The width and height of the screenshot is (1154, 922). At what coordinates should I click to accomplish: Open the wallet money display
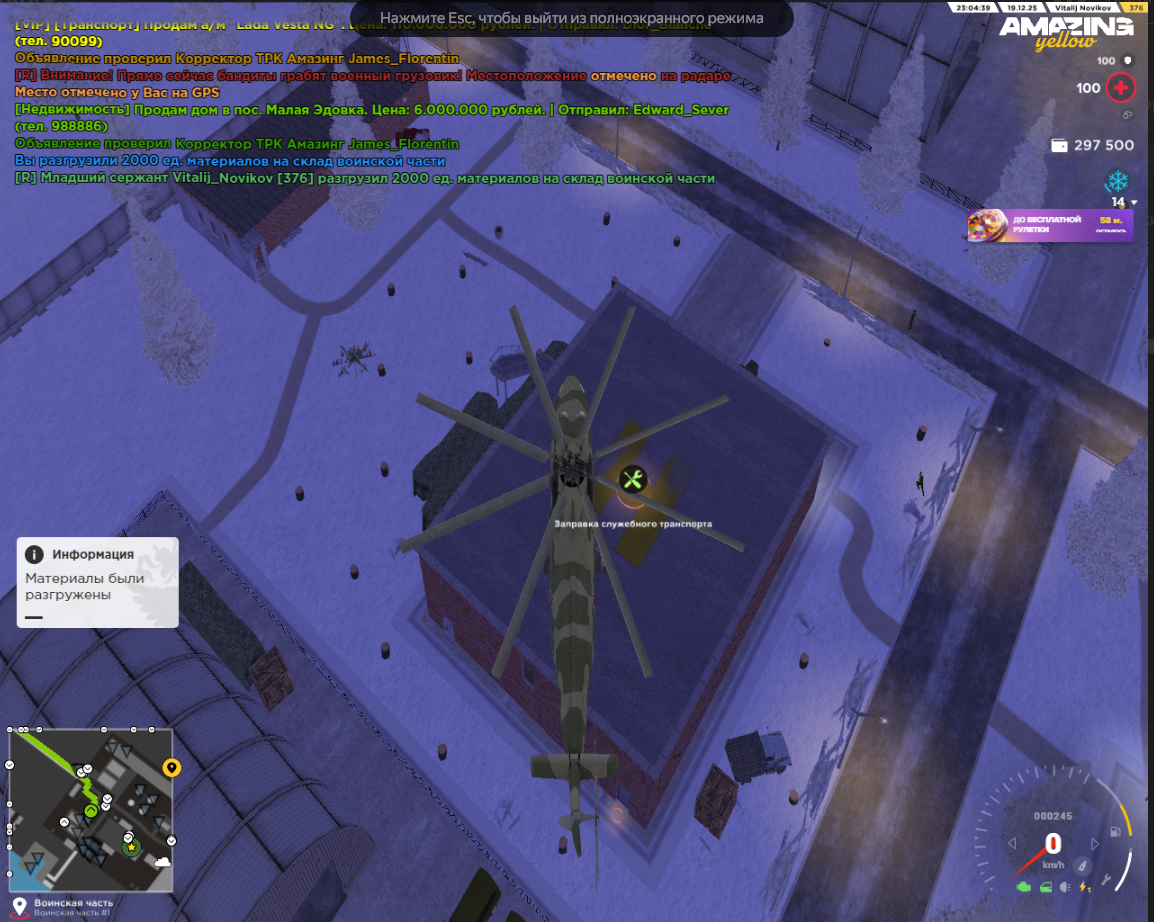pyautogui.click(x=1092, y=145)
